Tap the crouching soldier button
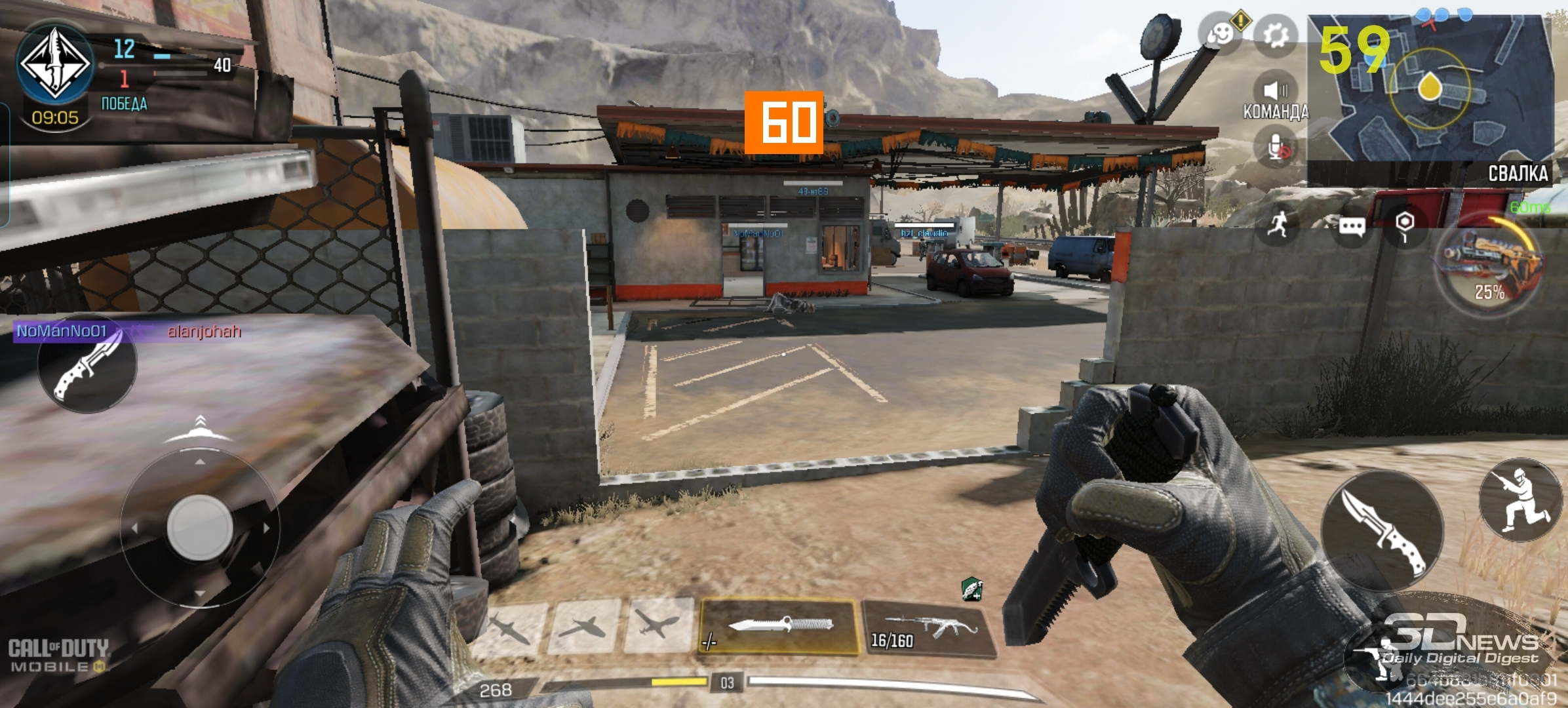1568x708 pixels. (1521, 500)
